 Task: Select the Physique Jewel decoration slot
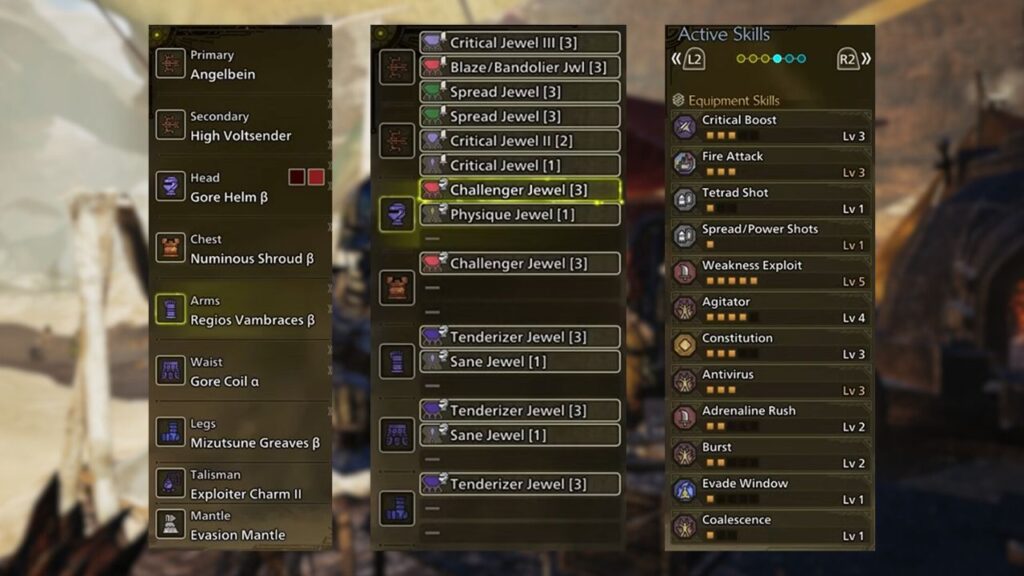(519, 215)
